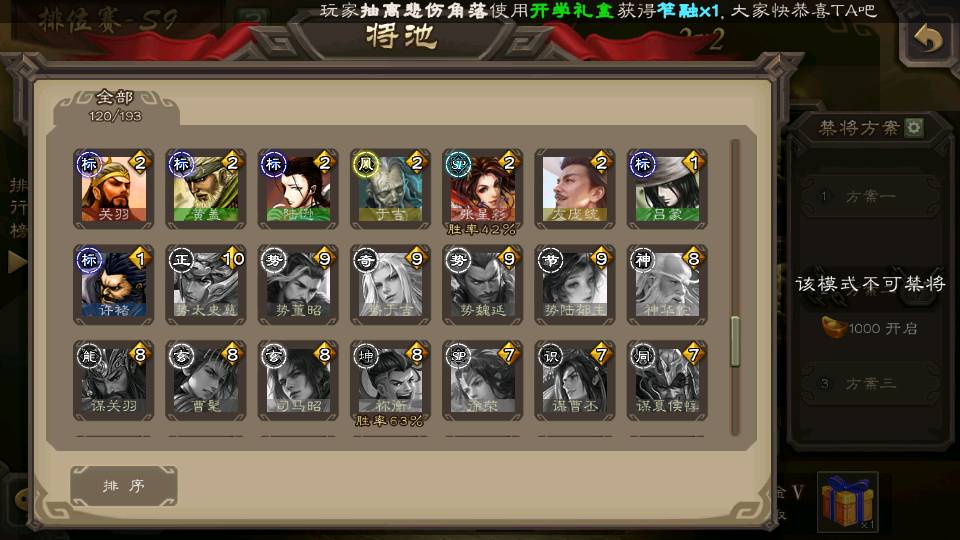The height and width of the screenshot is (540, 960).
Task: Select the 神华佗 hero card
Action: point(667,284)
